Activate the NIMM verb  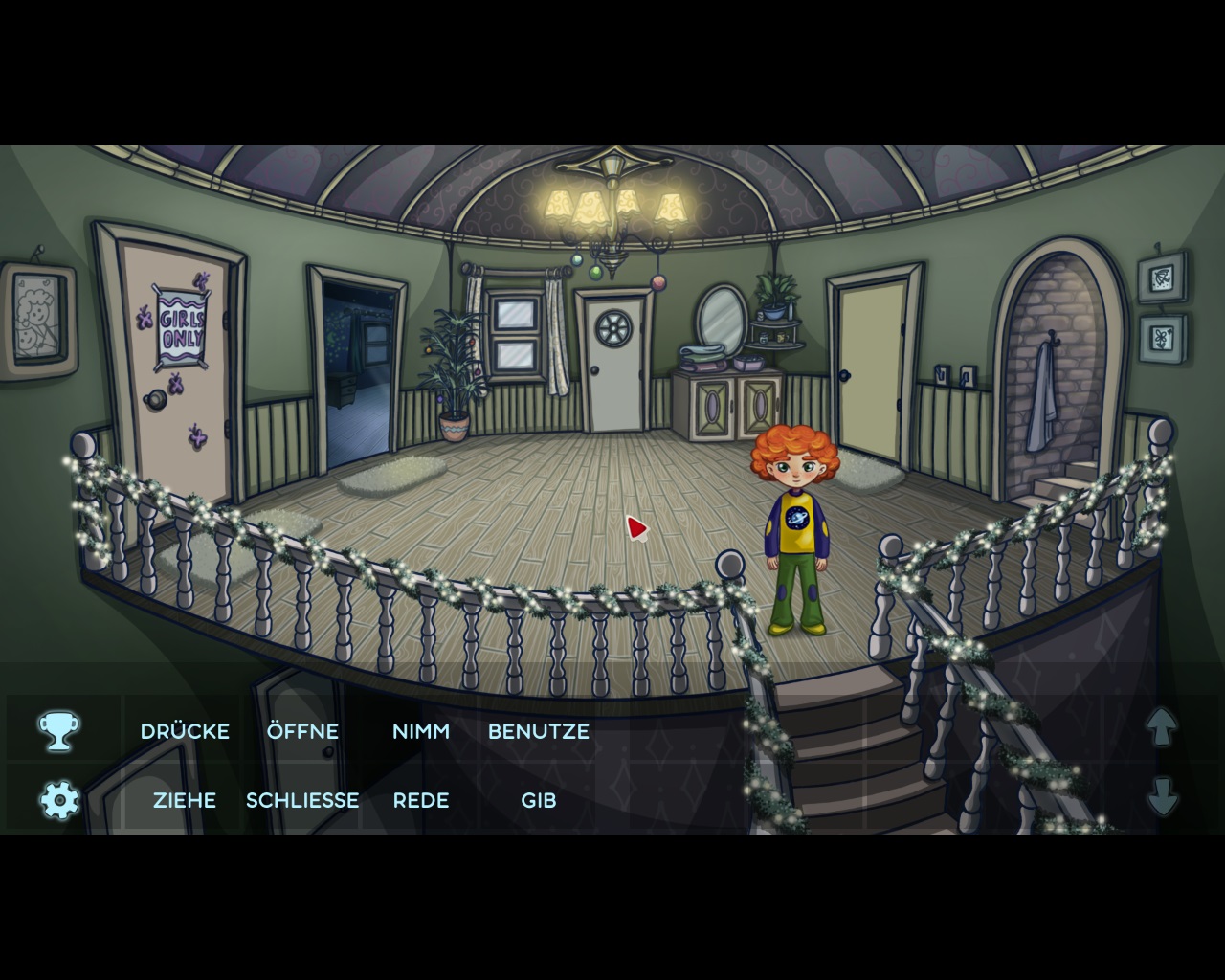click(420, 731)
